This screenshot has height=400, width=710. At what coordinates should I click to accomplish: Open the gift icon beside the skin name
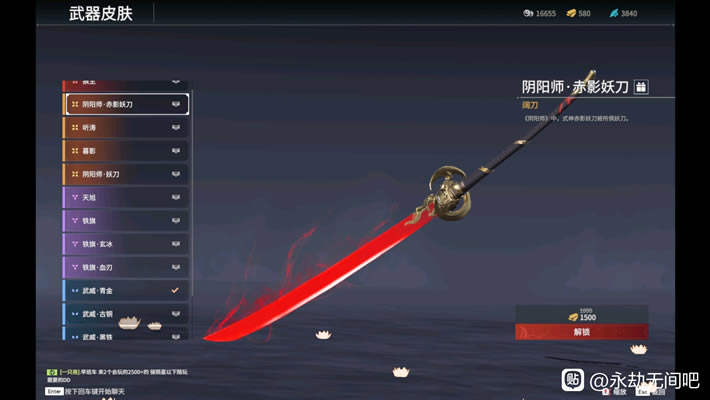coord(641,87)
